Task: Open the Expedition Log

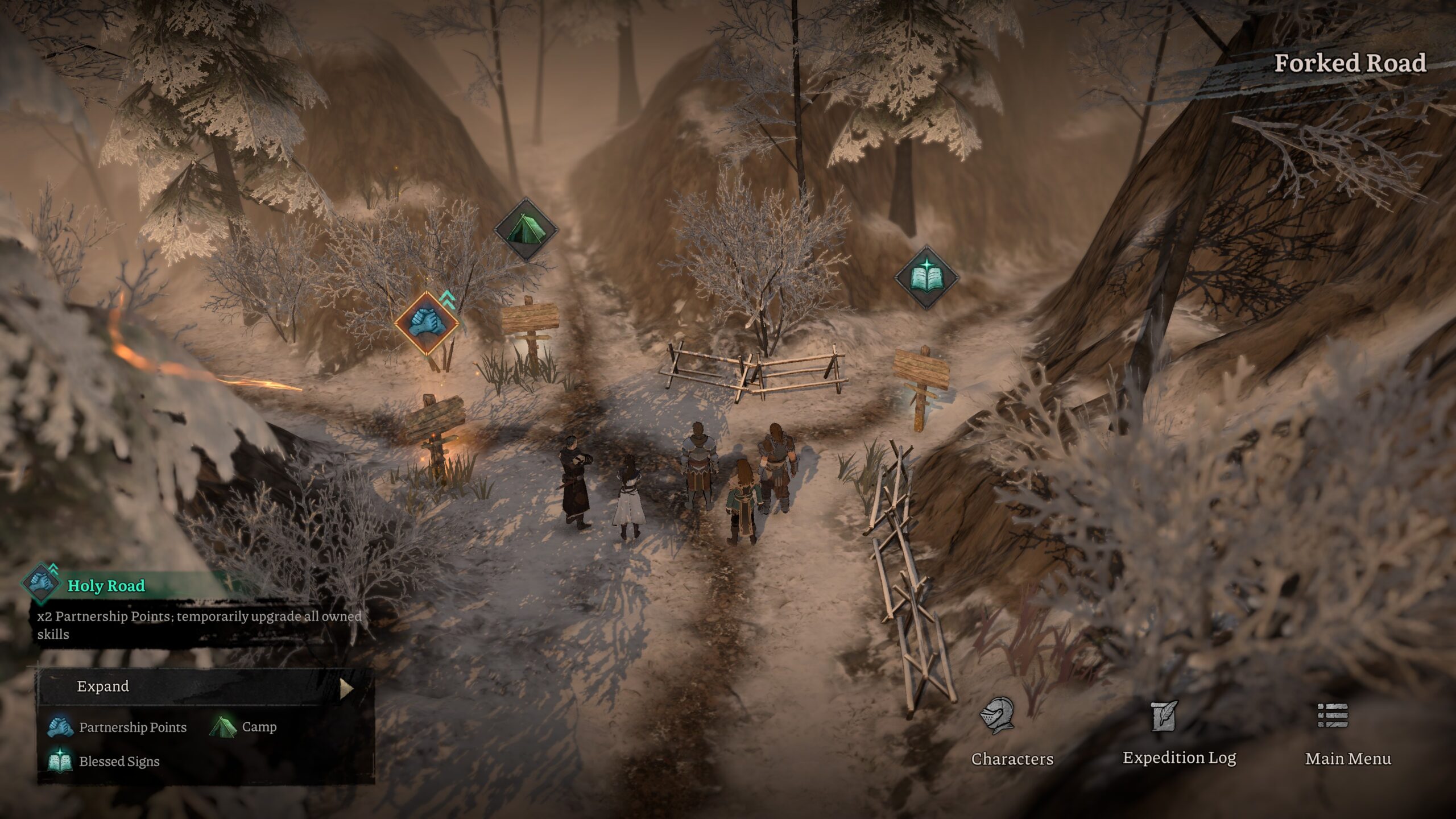Action: (1179, 733)
